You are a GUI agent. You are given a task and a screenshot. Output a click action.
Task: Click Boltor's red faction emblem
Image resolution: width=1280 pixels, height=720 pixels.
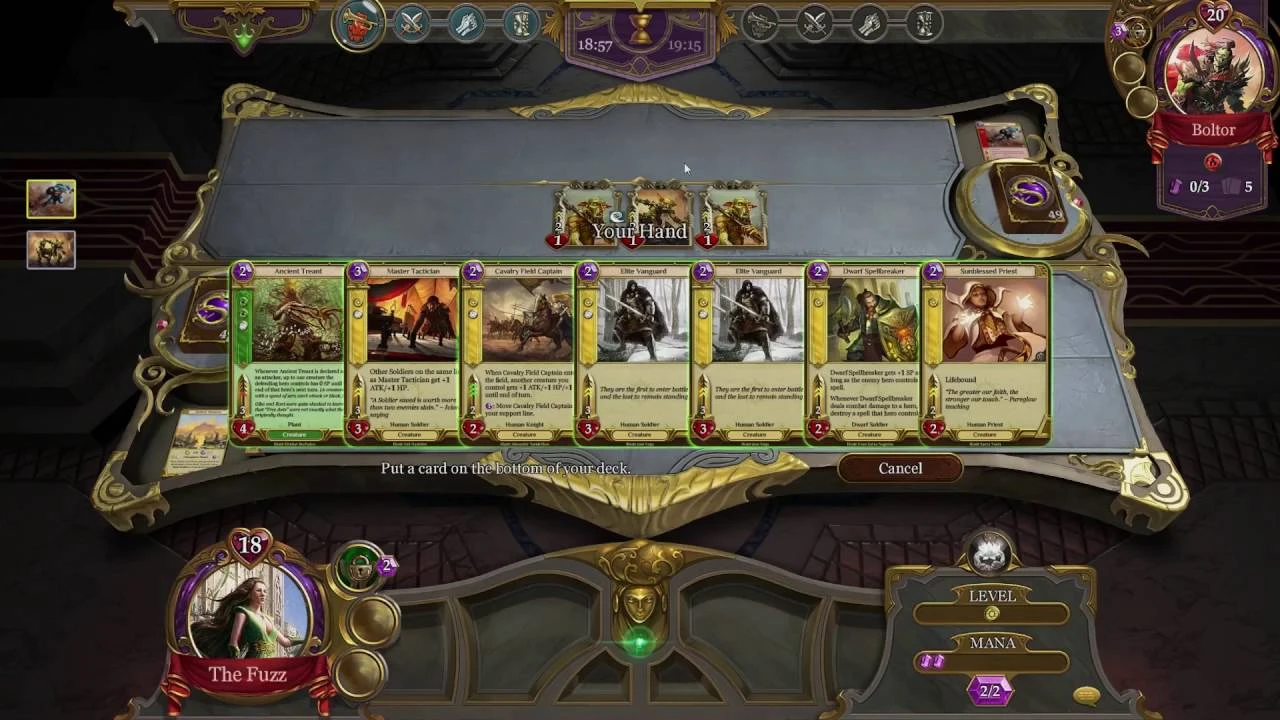click(x=1214, y=161)
